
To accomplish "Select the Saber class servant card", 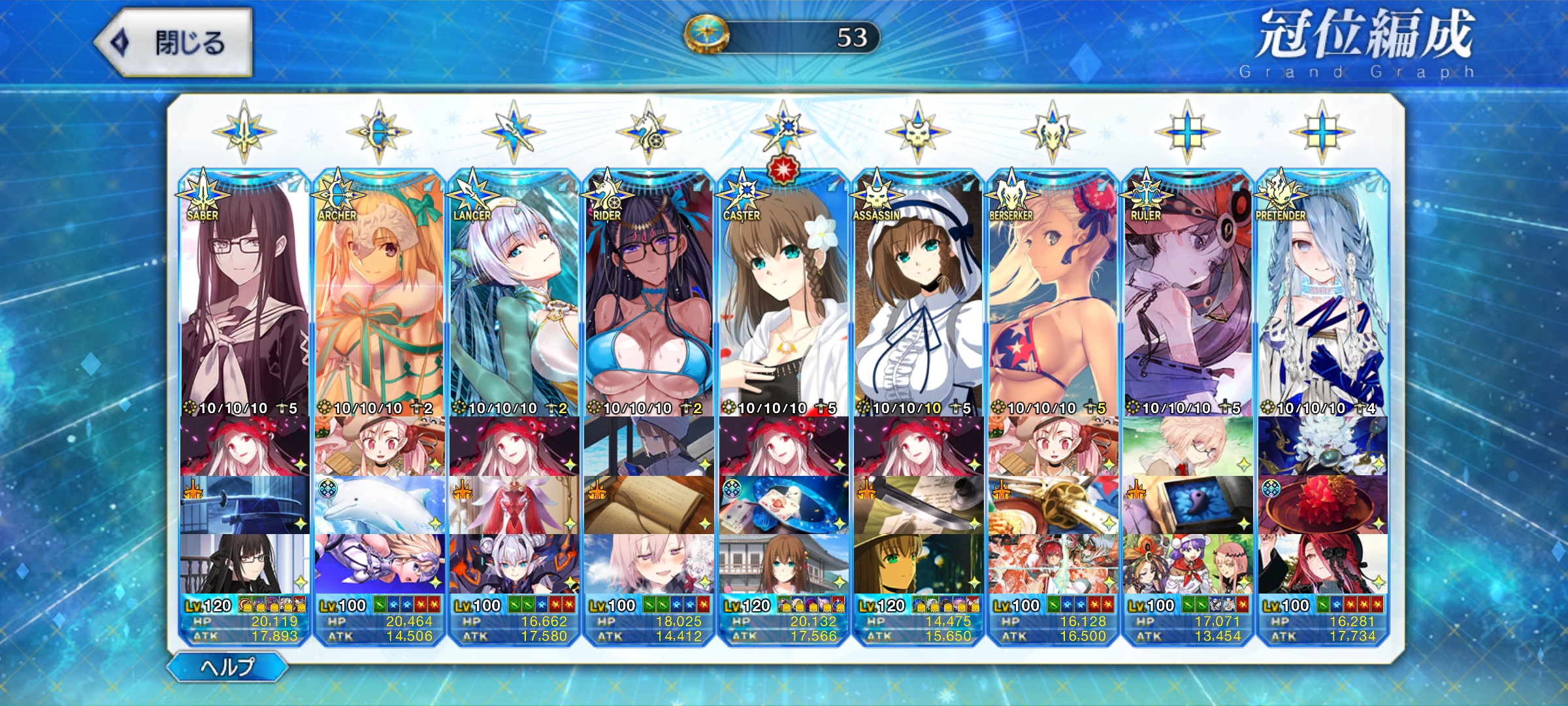I will pyautogui.click(x=244, y=294).
